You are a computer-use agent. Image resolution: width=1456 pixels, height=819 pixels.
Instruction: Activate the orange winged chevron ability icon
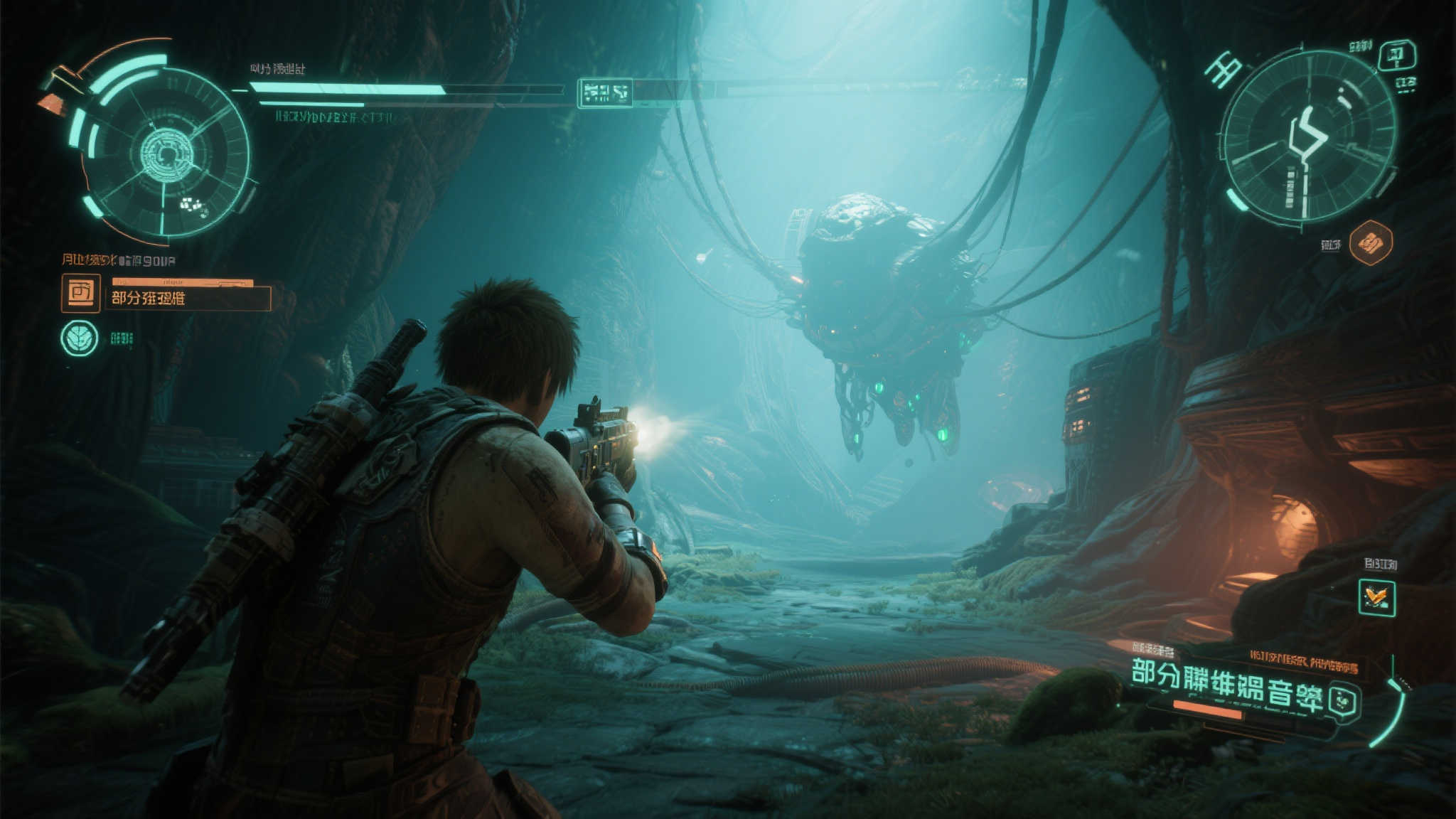1376,597
